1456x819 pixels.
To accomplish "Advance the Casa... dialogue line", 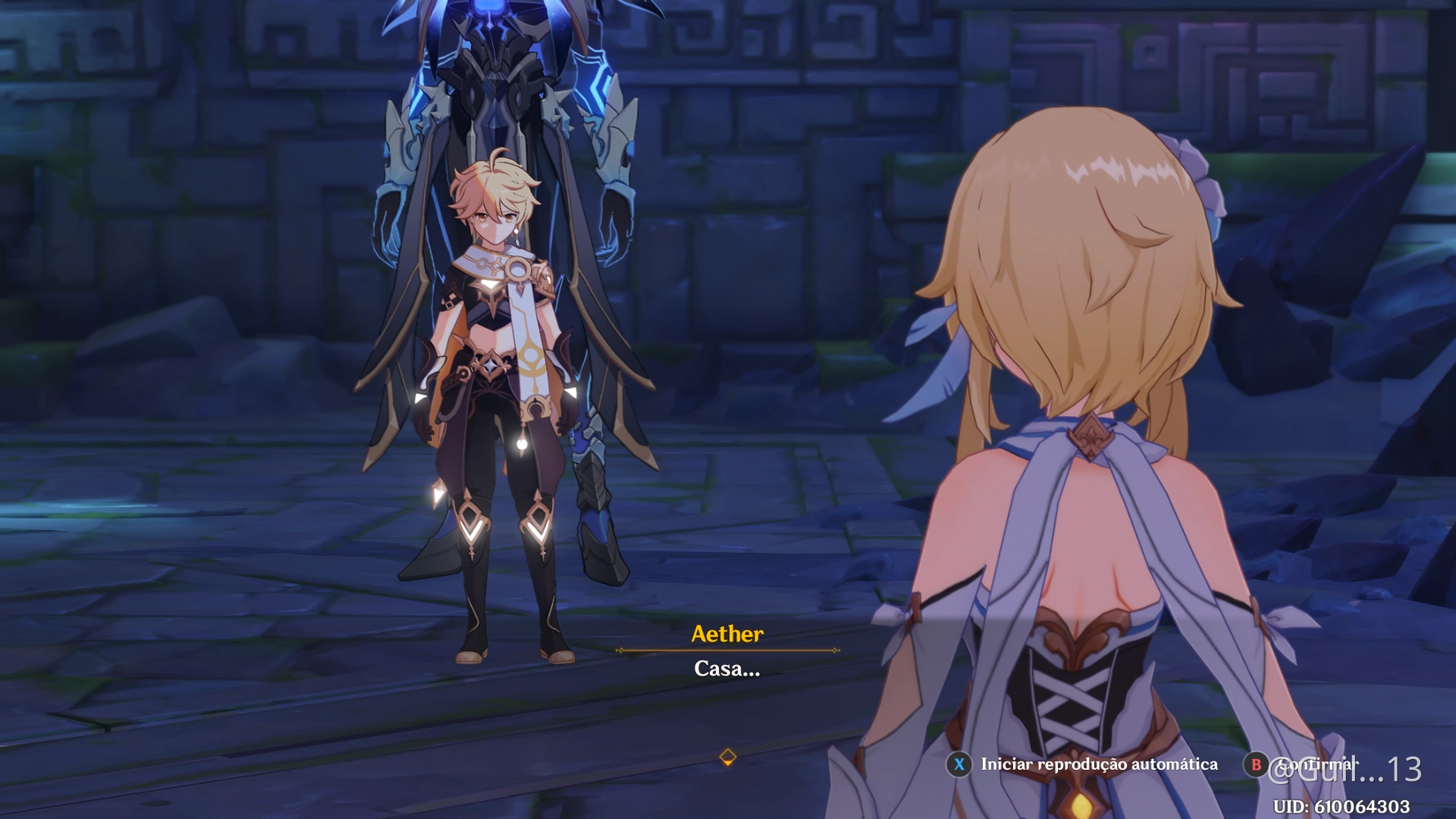I will pyautogui.click(x=725, y=669).
